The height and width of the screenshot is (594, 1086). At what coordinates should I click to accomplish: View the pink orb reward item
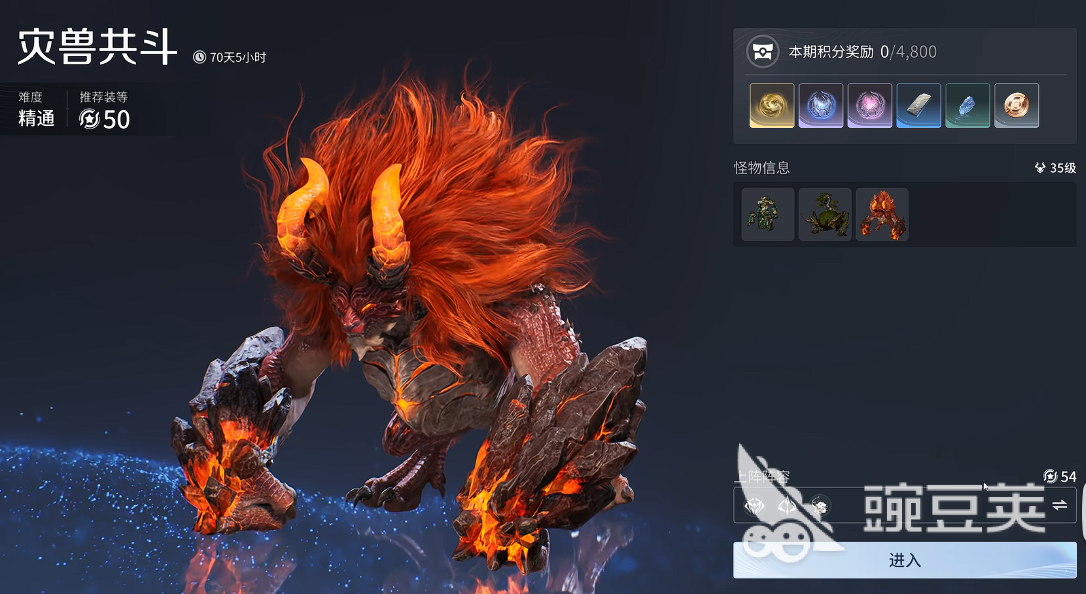click(x=870, y=105)
